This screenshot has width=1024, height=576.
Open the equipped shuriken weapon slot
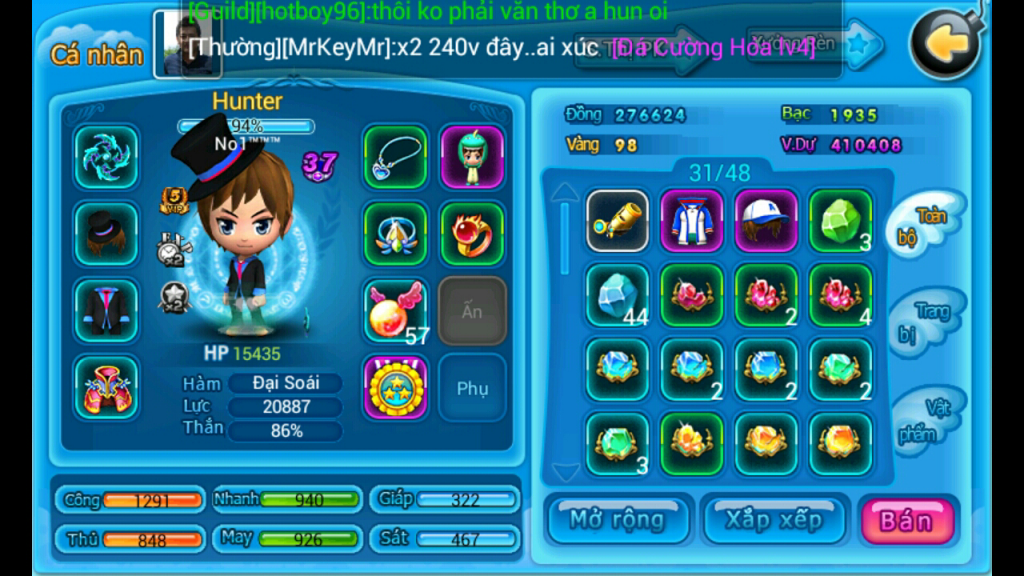(105, 157)
